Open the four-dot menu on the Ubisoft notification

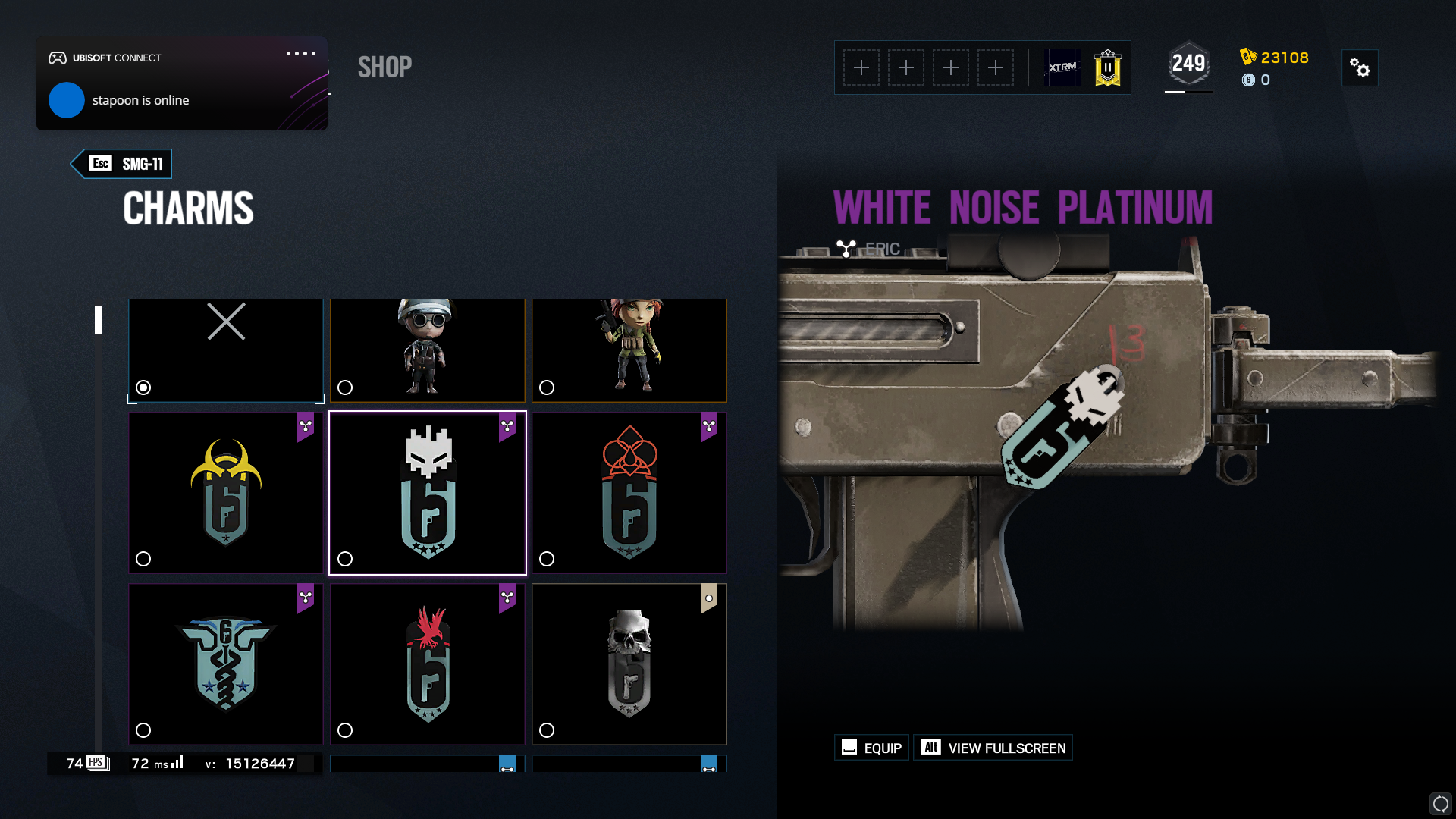(x=300, y=53)
